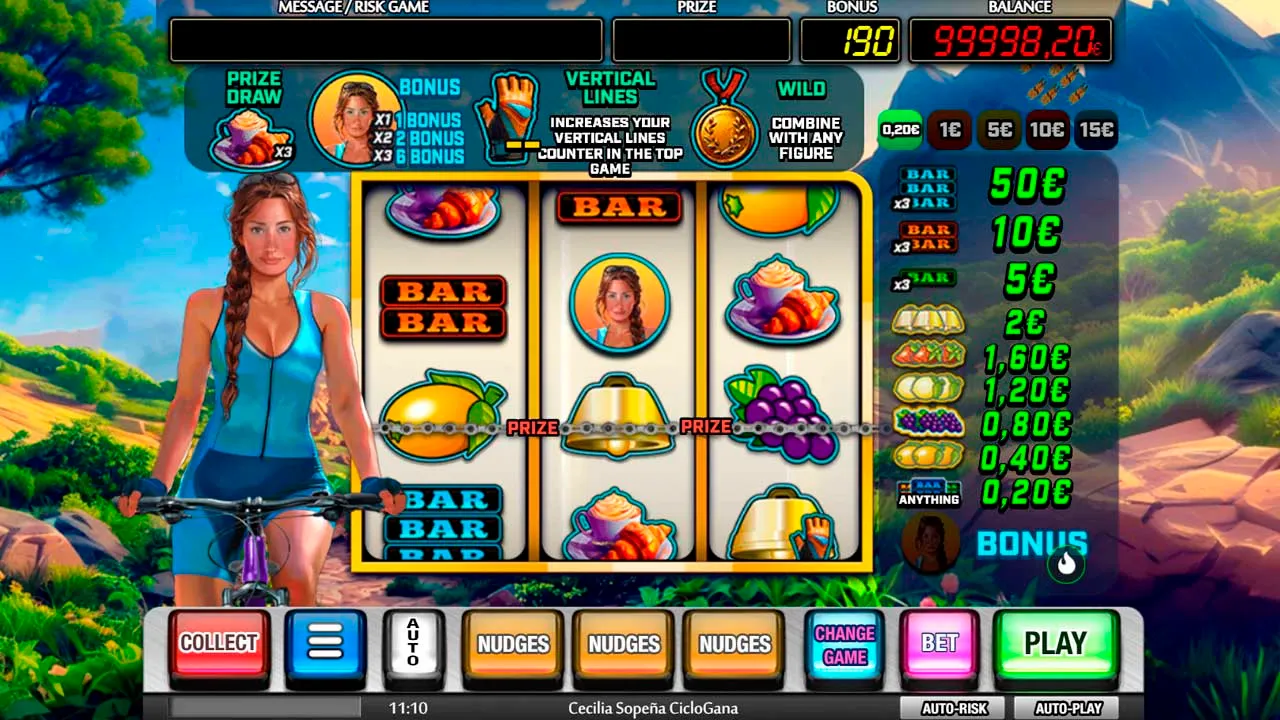Turn on AUTO-PLAY

click(x=1067, y=708)
